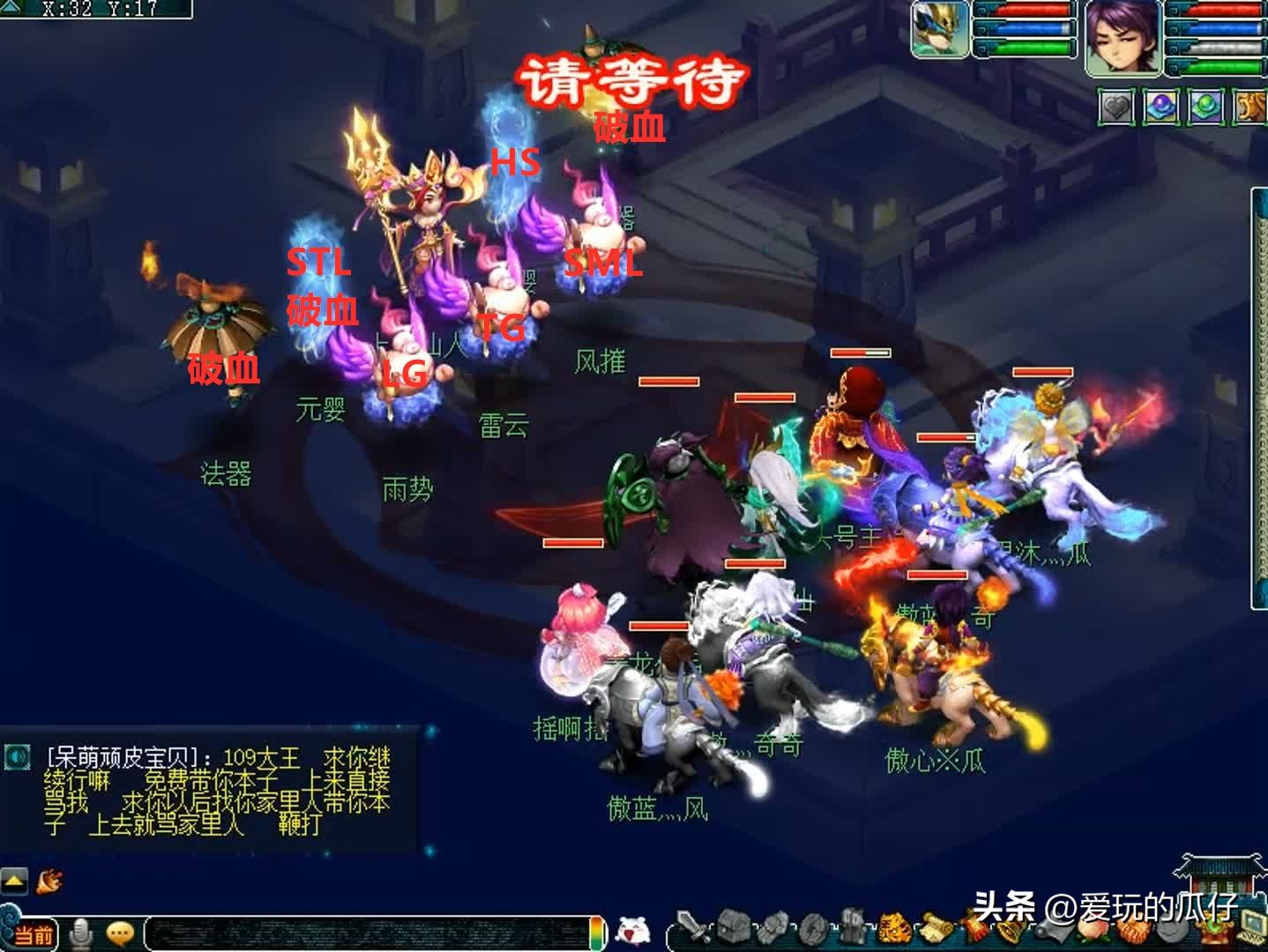
Task: Click the first blue orb icon in the top-right panel
Action: (1160, 105)
